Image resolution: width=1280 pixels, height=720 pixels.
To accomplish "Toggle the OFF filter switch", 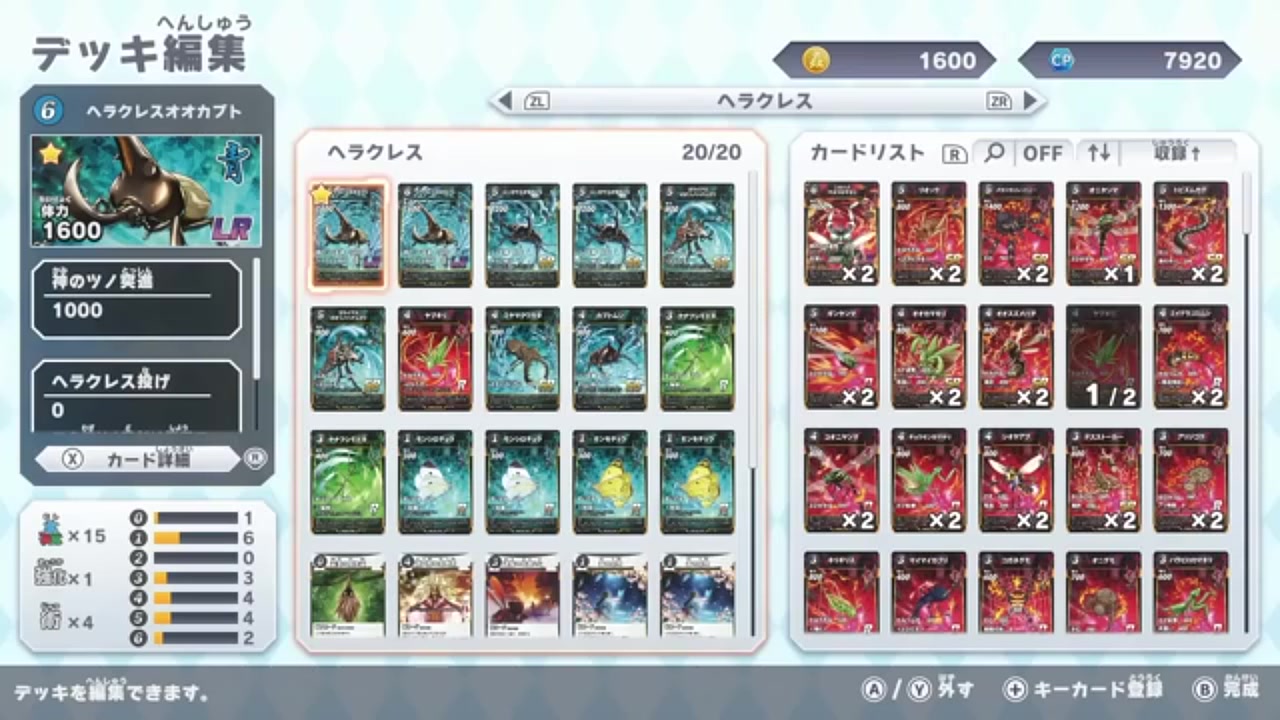I will tap(1044, 154).
